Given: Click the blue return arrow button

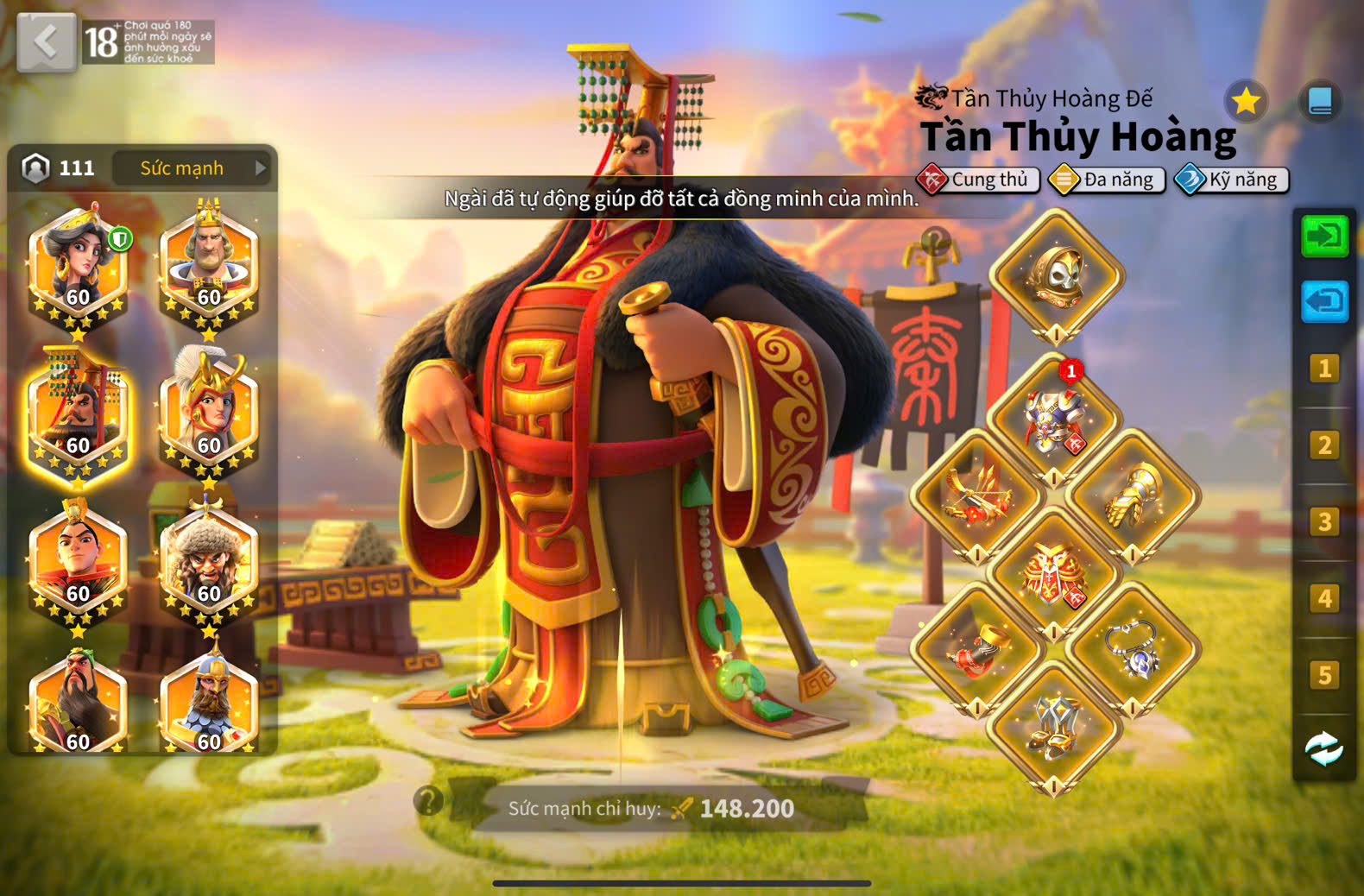Looking at the screenshot, I should 1324,301.
